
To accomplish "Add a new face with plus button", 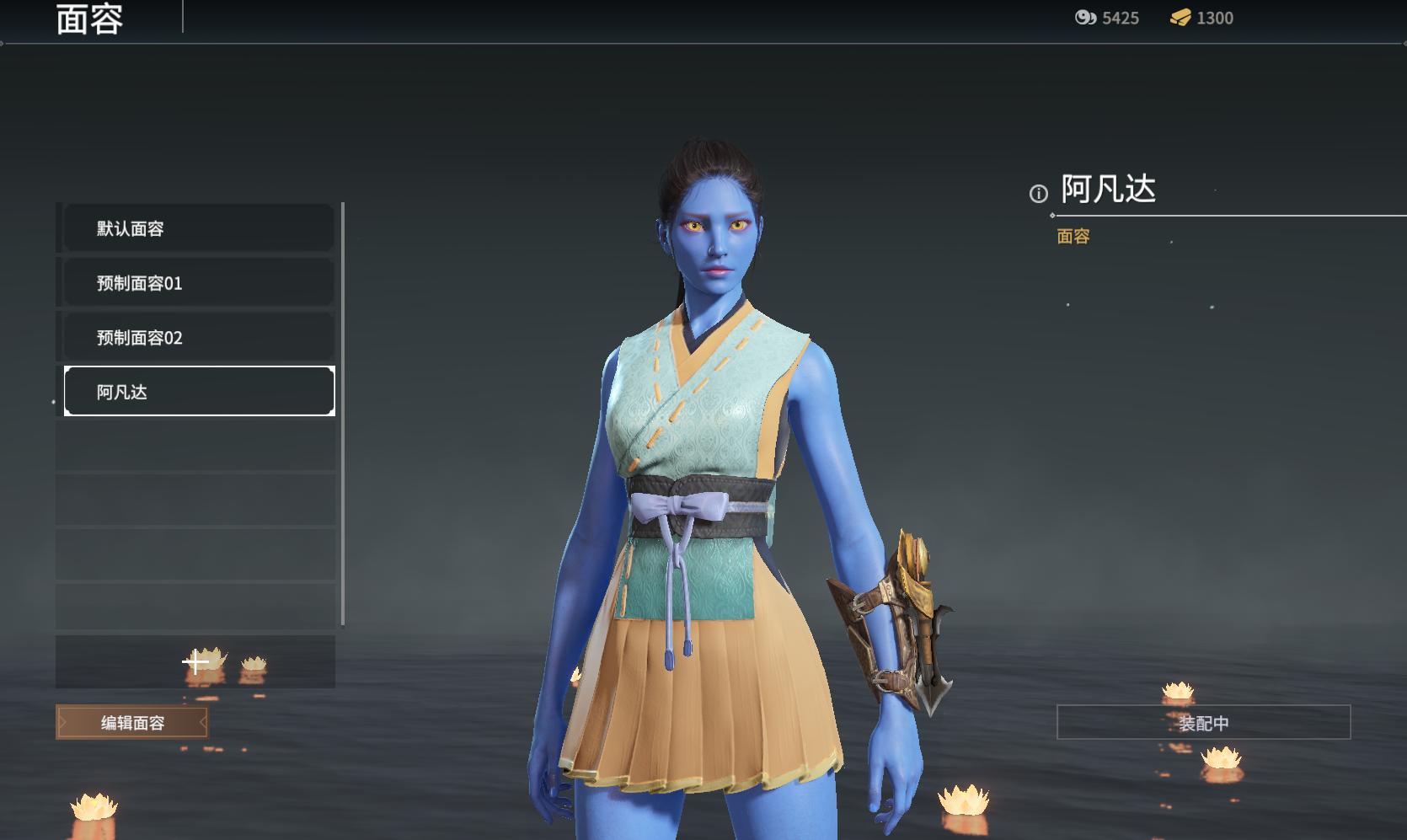I will point(195,662).
